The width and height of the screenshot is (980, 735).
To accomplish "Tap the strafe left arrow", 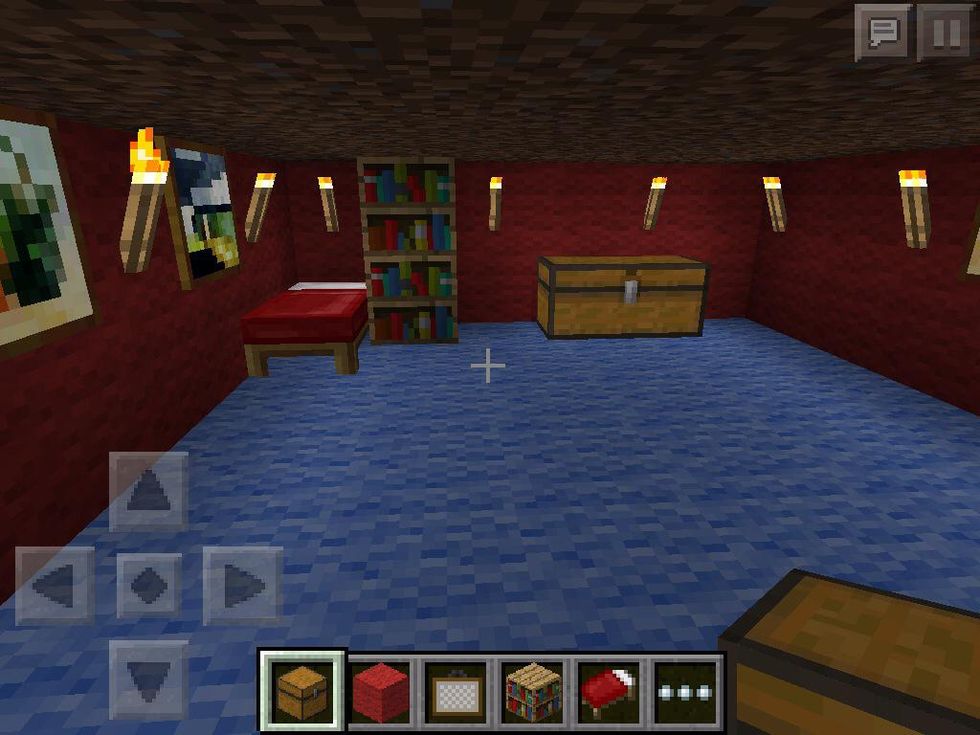I will click(55, 586).
